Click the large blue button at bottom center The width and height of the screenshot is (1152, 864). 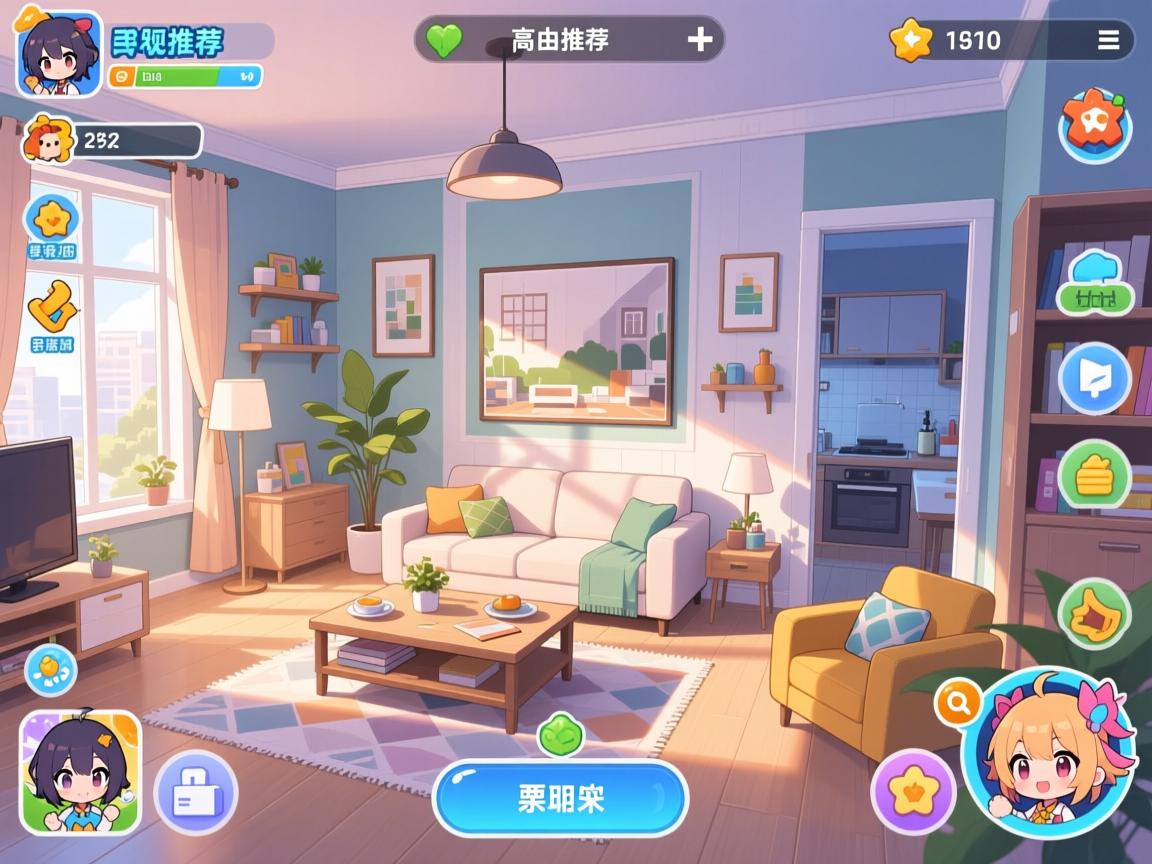560,798
